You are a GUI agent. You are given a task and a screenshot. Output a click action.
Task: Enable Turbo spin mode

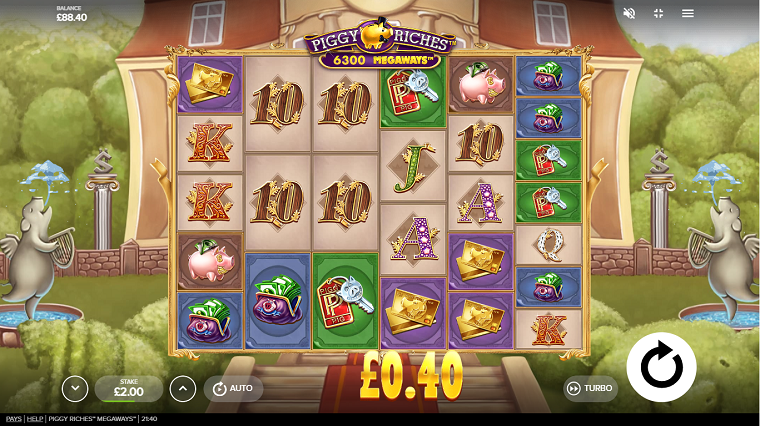(590, 388)
